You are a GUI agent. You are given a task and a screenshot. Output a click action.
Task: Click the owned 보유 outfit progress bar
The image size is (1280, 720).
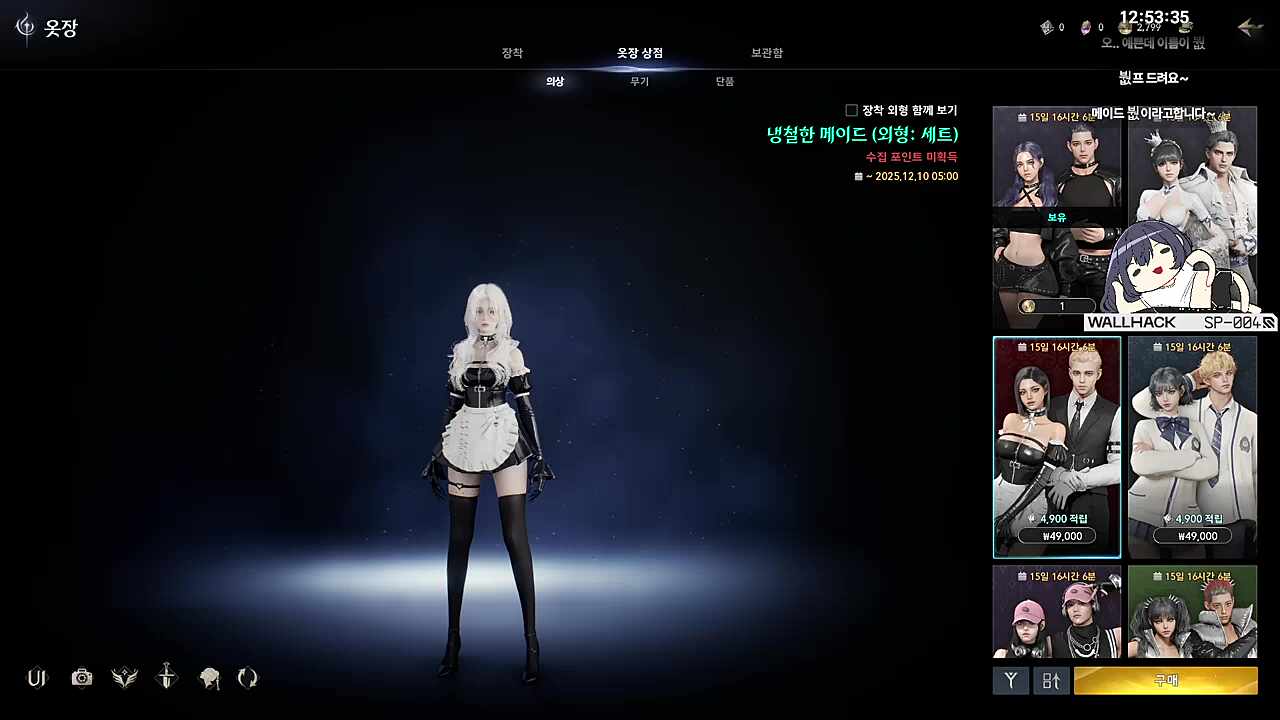click(x=1056, y=305)
